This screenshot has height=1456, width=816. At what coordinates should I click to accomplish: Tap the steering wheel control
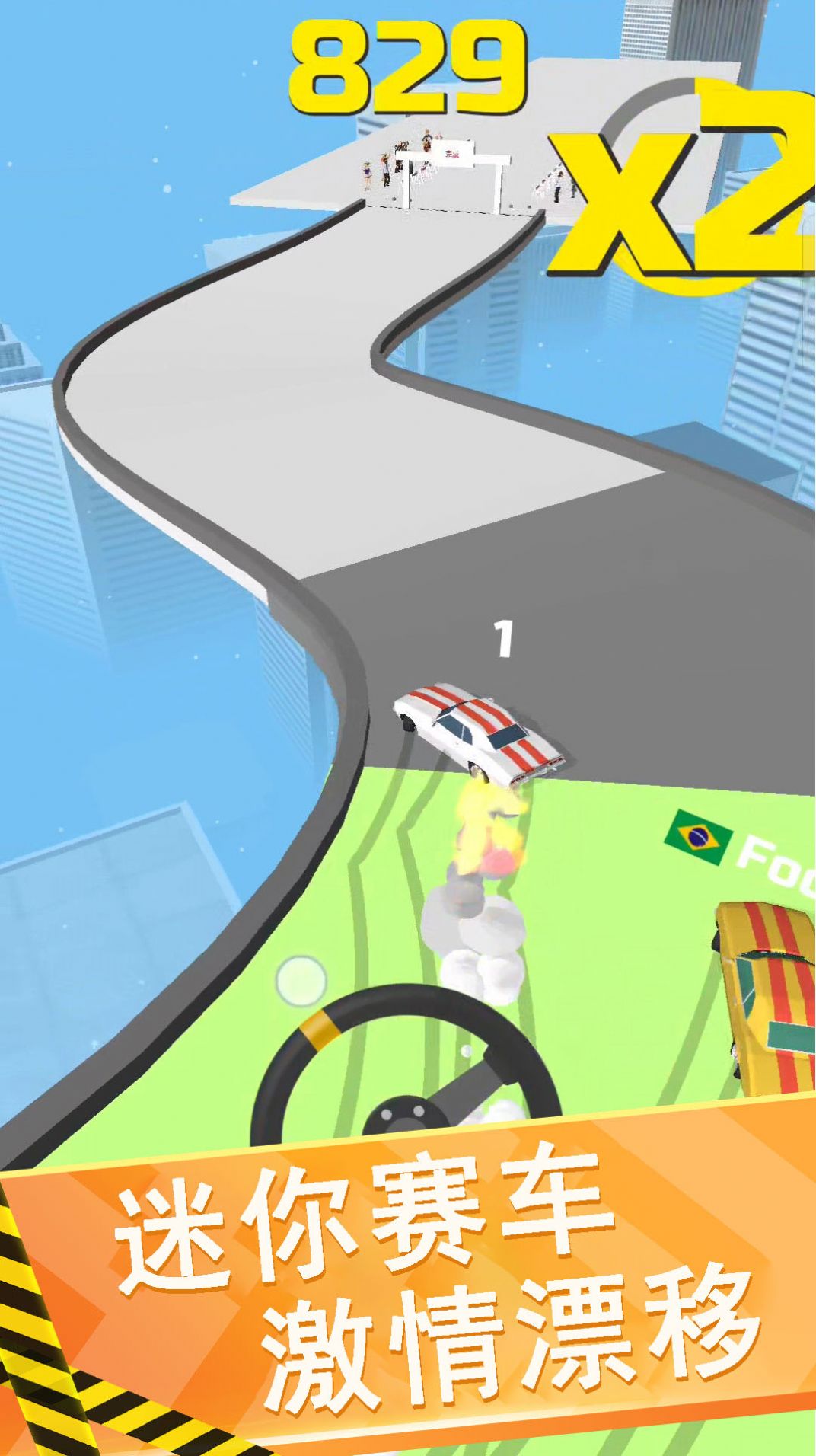(406, 1081)
